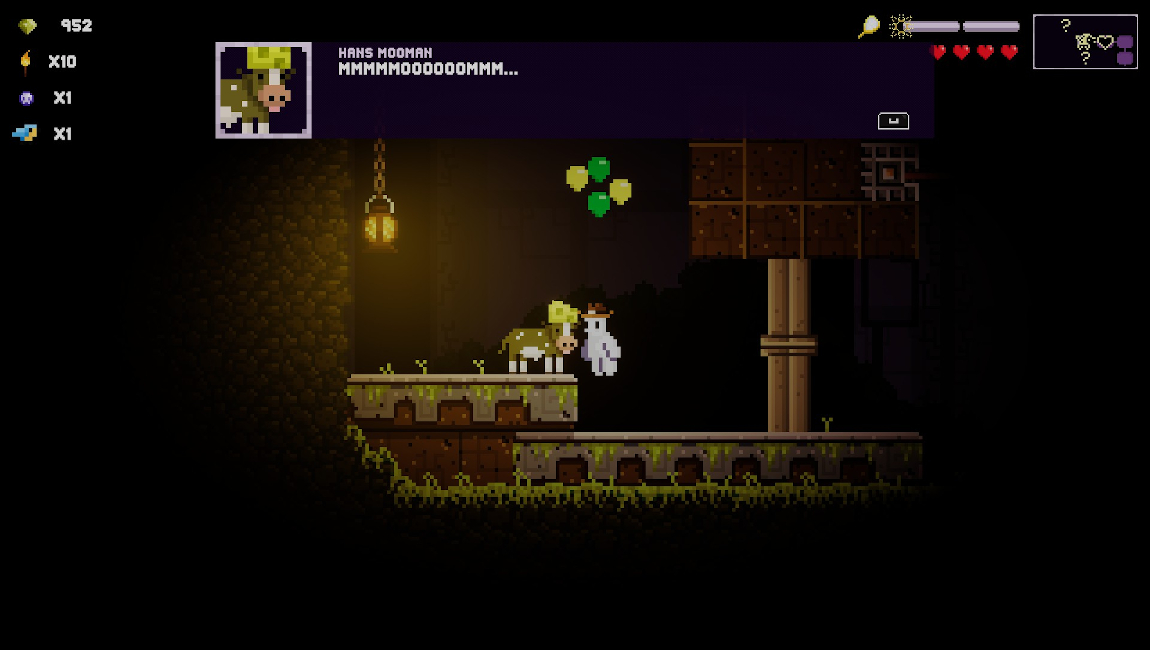Select the racket item icon
Screen dimensions: 1150x650
tap(868, 27)
